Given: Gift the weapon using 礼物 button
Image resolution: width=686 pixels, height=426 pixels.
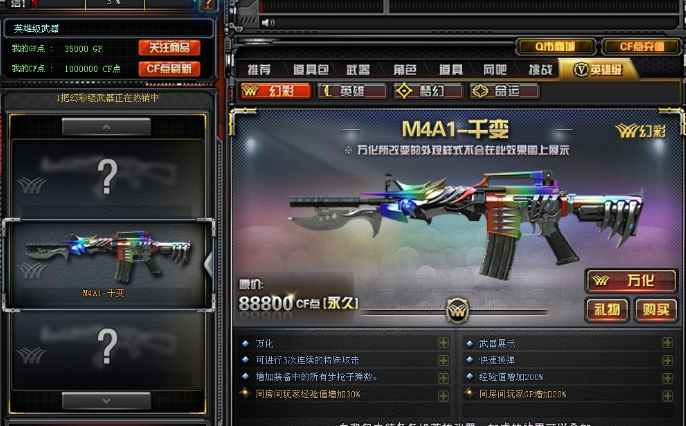Looking at the screenshot, I should click(x=609, y=309).
